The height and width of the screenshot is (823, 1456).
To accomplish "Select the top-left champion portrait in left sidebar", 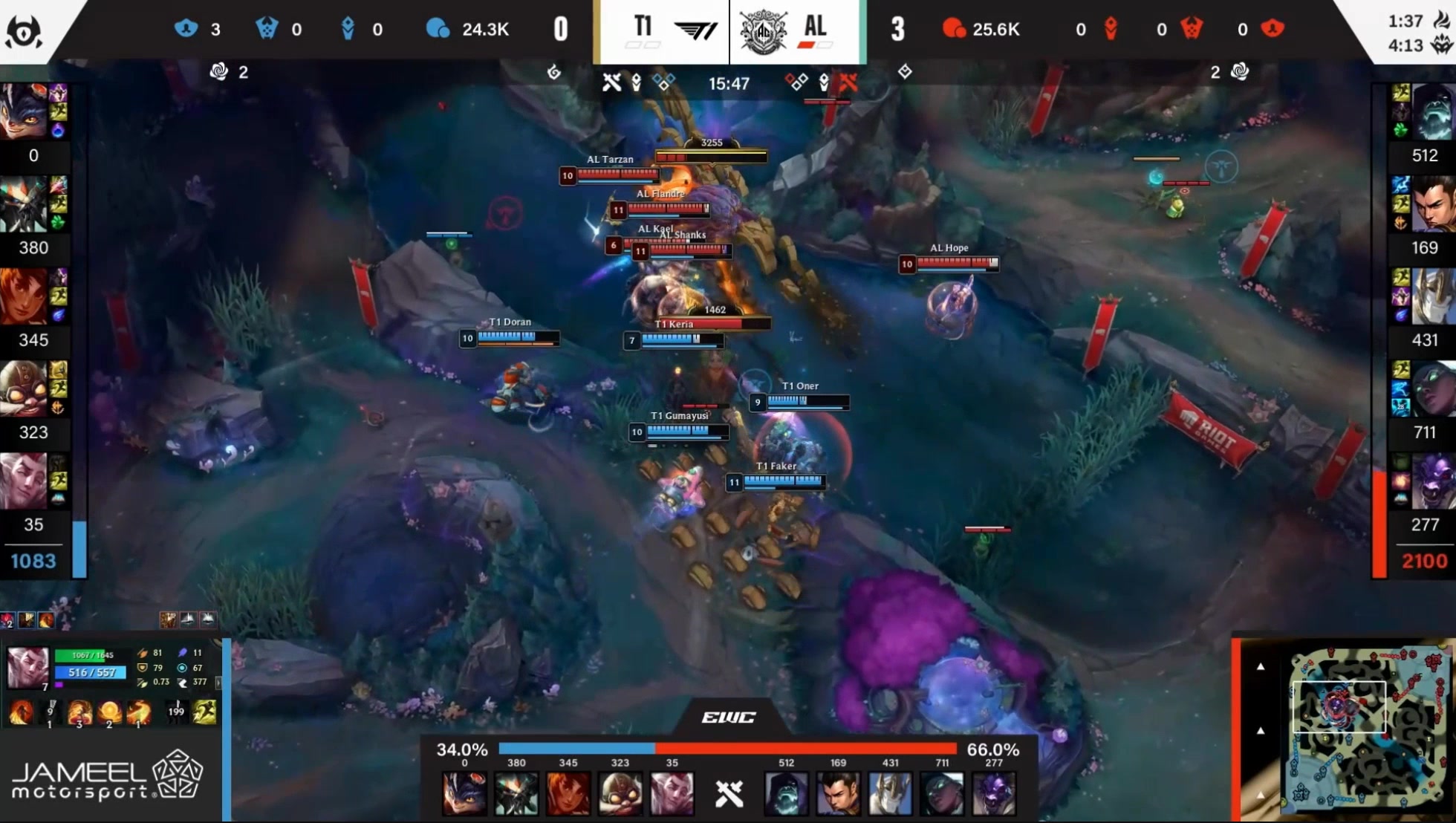I will coord(23,111).
